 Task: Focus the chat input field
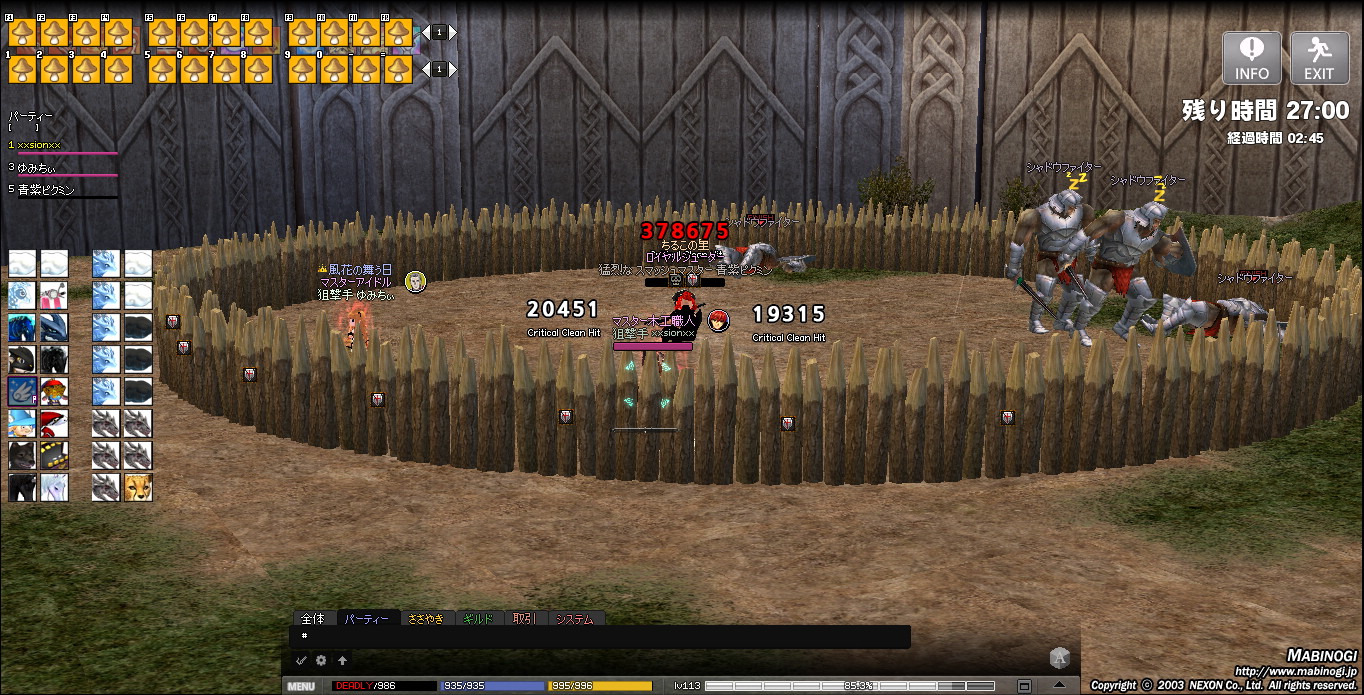coord(600,636)
